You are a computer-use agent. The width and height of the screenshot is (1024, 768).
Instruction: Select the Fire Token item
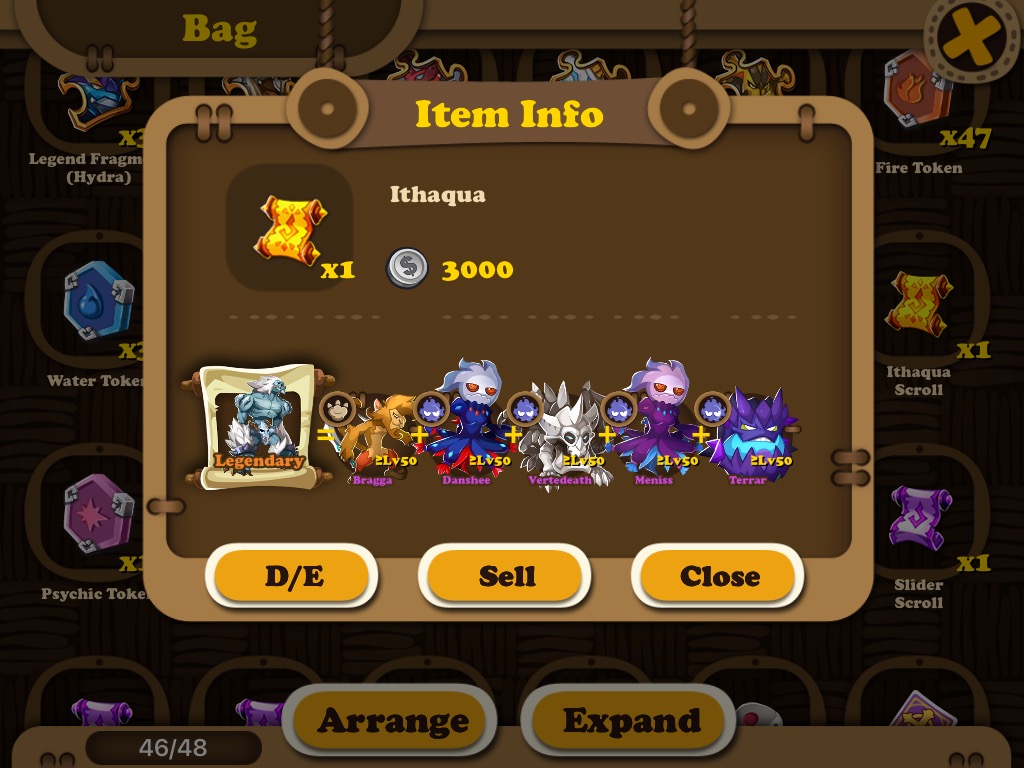918,95
